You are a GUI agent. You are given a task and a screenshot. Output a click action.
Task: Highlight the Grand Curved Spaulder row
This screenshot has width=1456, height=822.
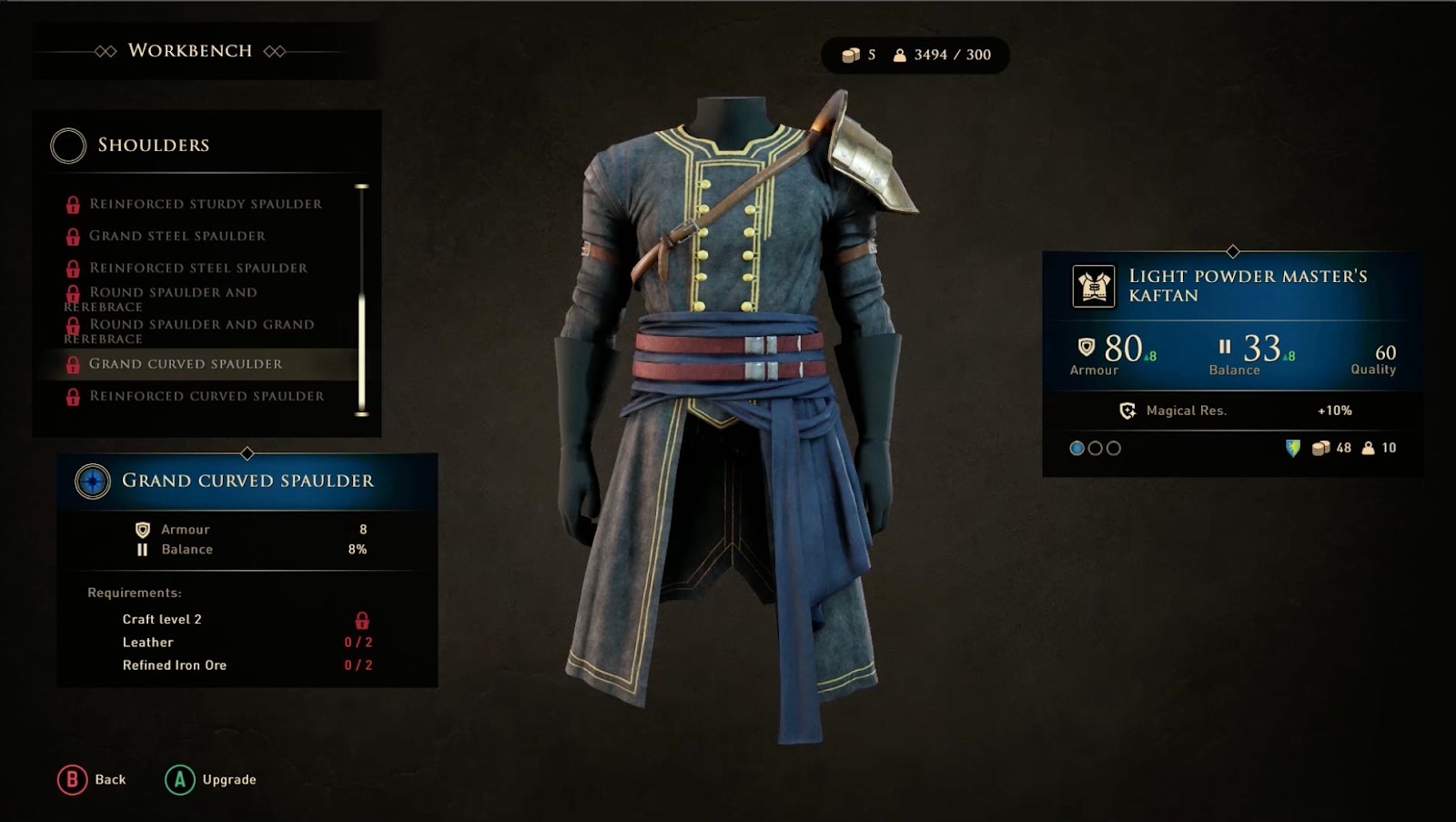[186, 364]
